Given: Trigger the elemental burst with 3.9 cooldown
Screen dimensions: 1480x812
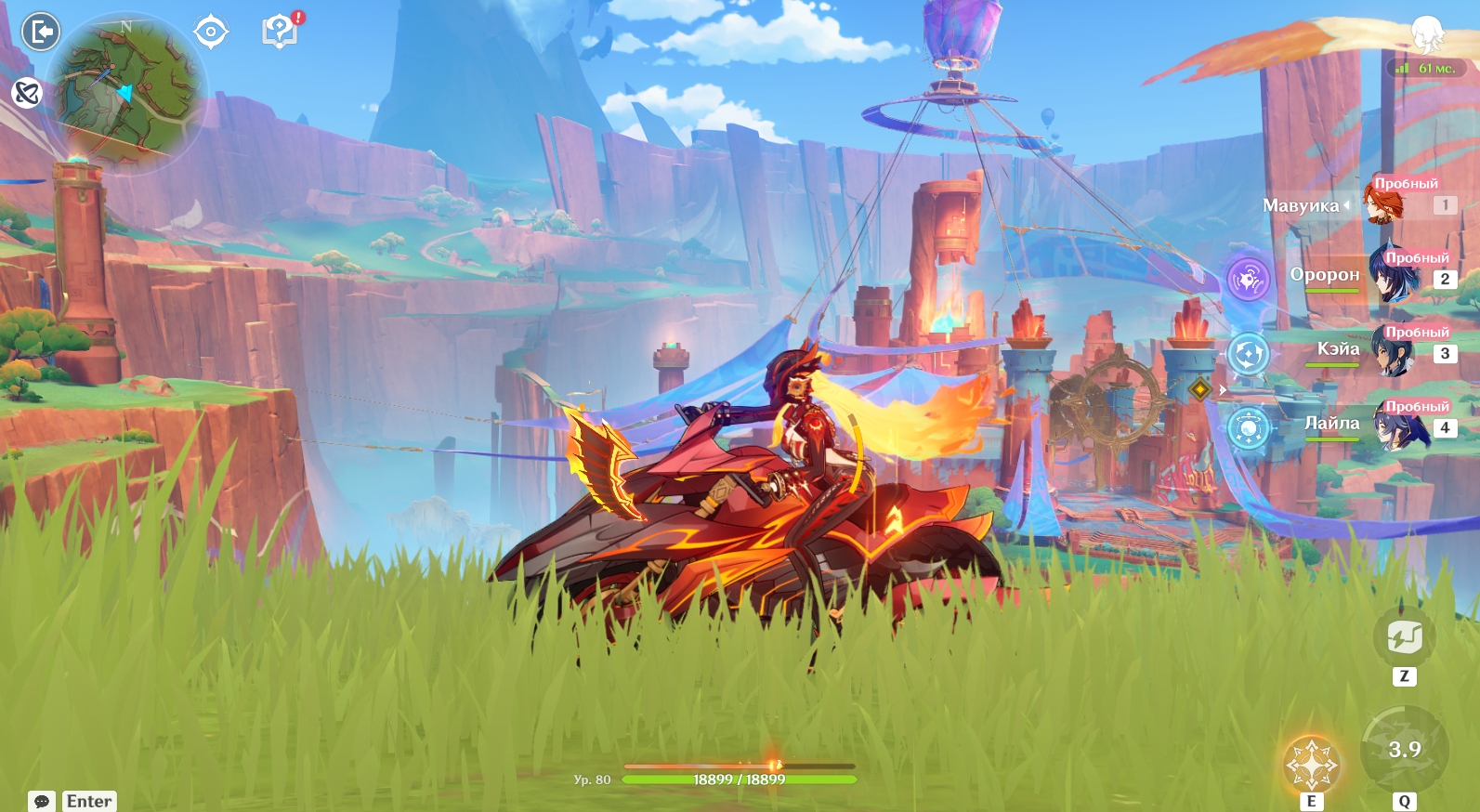Looking at the screenshot, I should (x=1404, y=750).
